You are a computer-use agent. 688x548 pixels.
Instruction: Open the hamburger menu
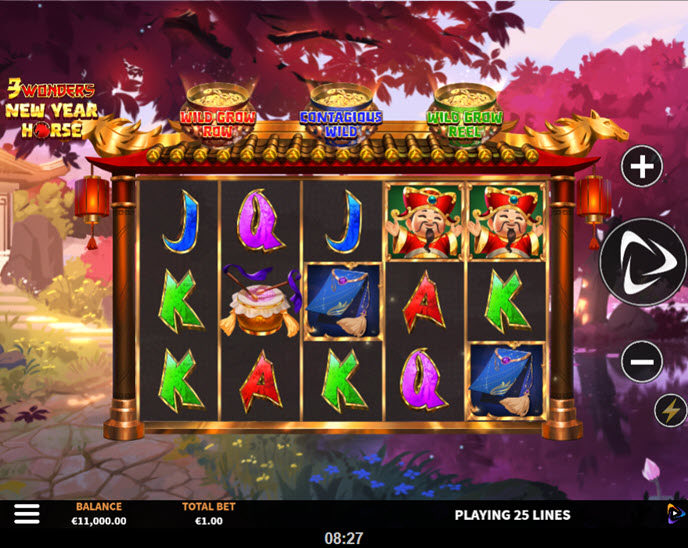pyautogui.click(x=27, y=514)
